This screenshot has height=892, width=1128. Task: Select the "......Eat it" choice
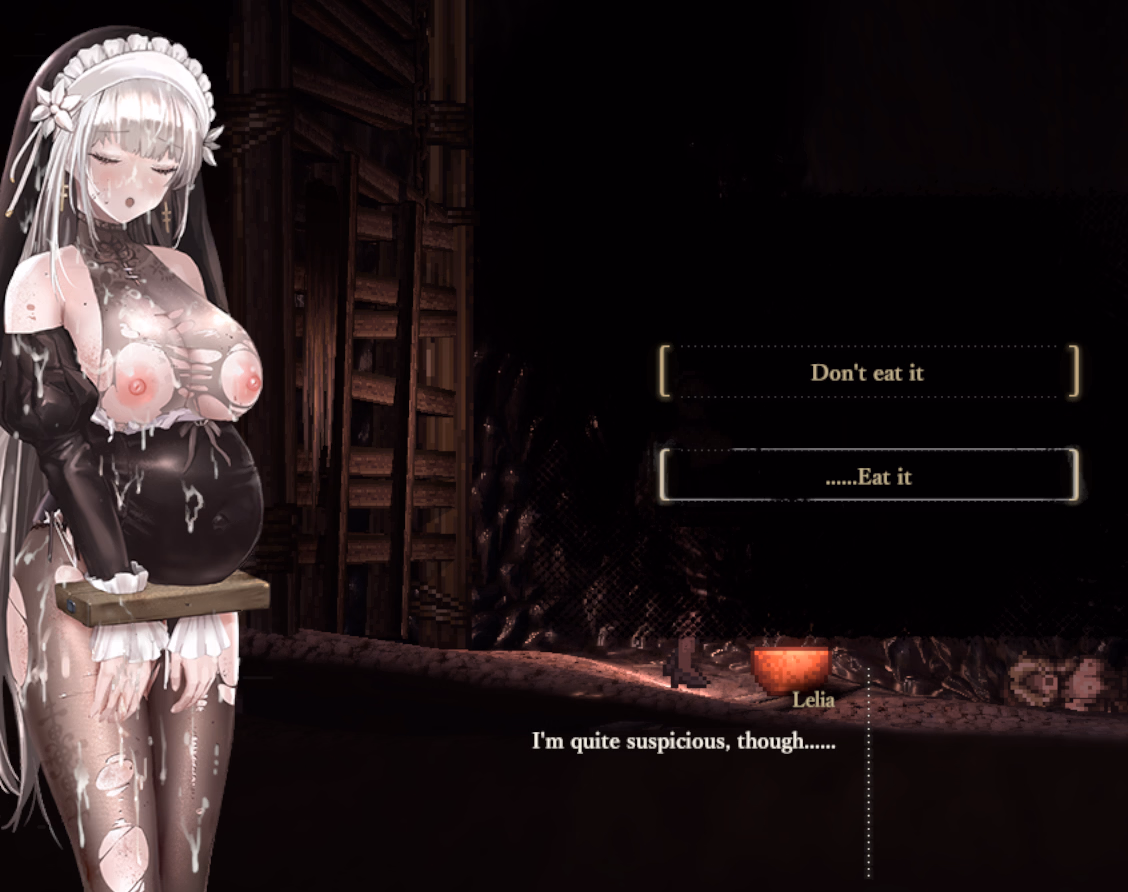[868, 476]
